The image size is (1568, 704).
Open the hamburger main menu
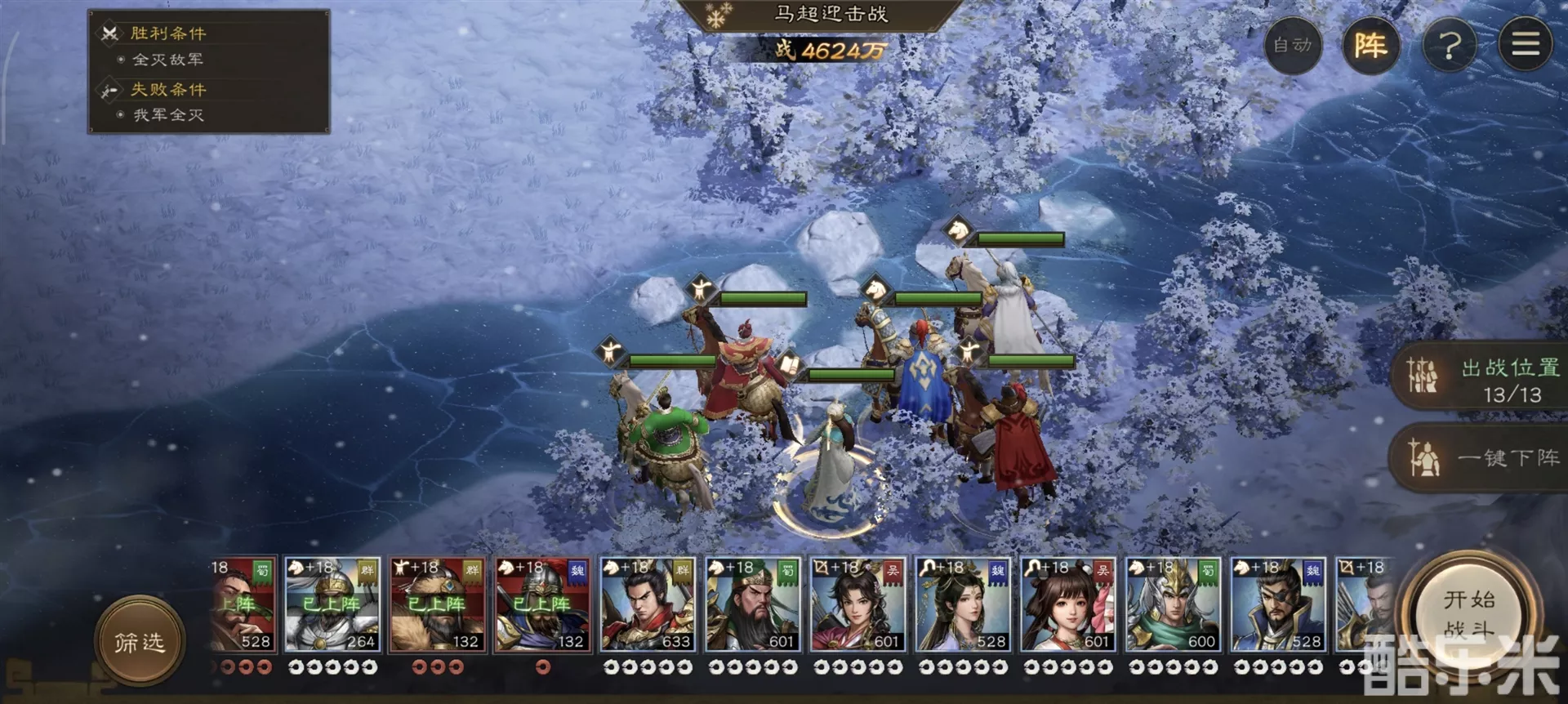click(1525, 45)
